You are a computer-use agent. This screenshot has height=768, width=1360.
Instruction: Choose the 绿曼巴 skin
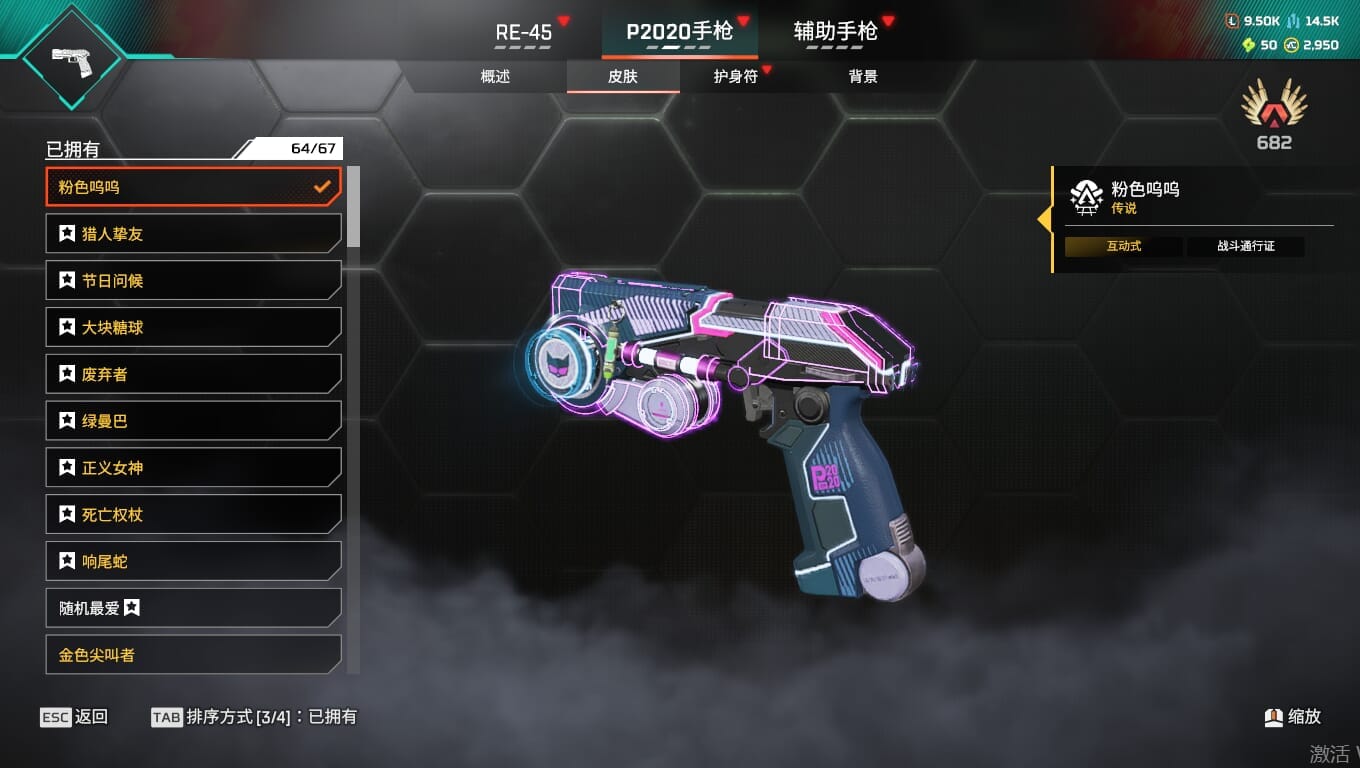(194, 421)
